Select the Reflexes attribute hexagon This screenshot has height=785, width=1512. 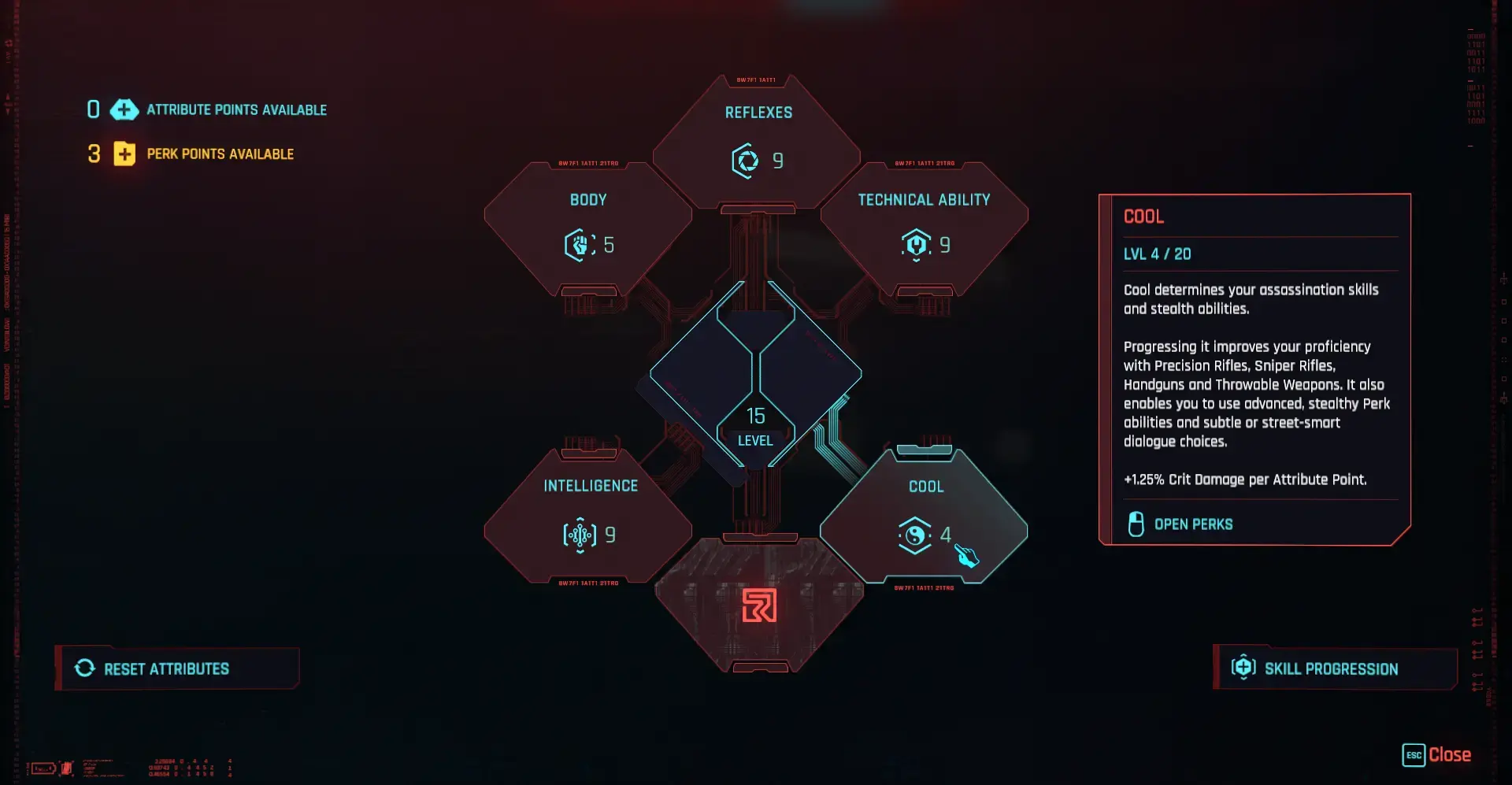[757, 143]
